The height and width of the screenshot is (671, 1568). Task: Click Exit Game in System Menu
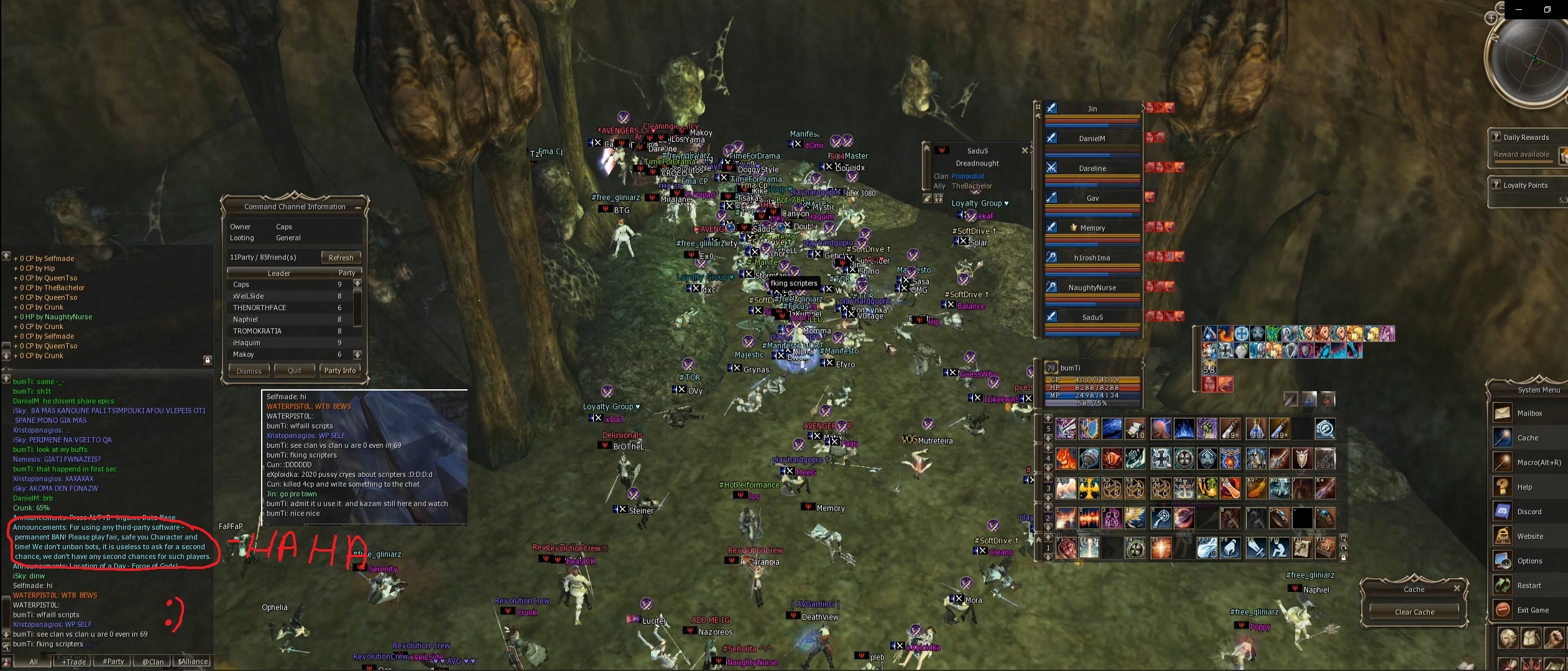tap(1533, 610)
